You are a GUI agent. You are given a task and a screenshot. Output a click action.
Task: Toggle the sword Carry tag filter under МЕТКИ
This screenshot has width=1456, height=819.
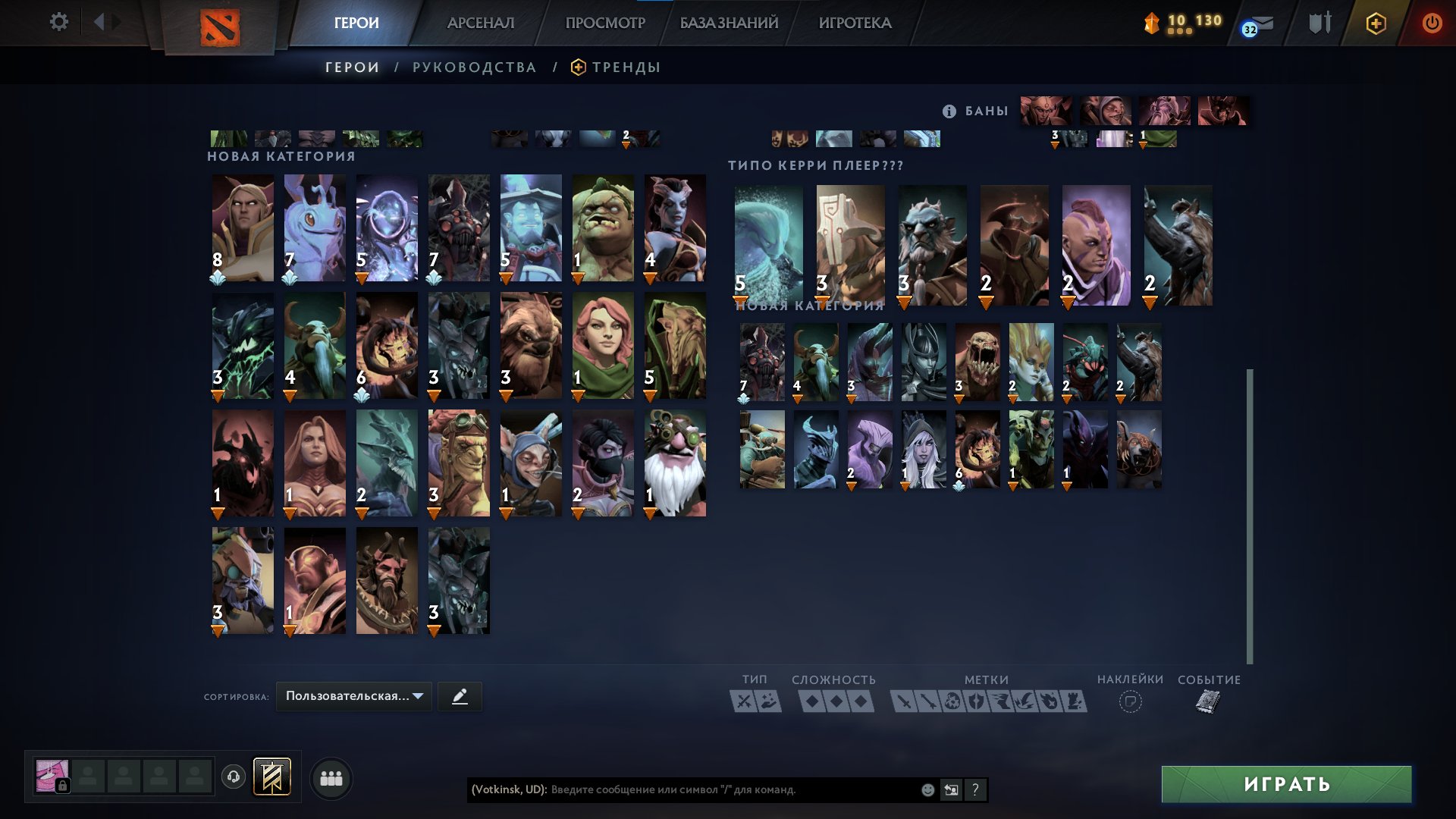coord(905,701)
